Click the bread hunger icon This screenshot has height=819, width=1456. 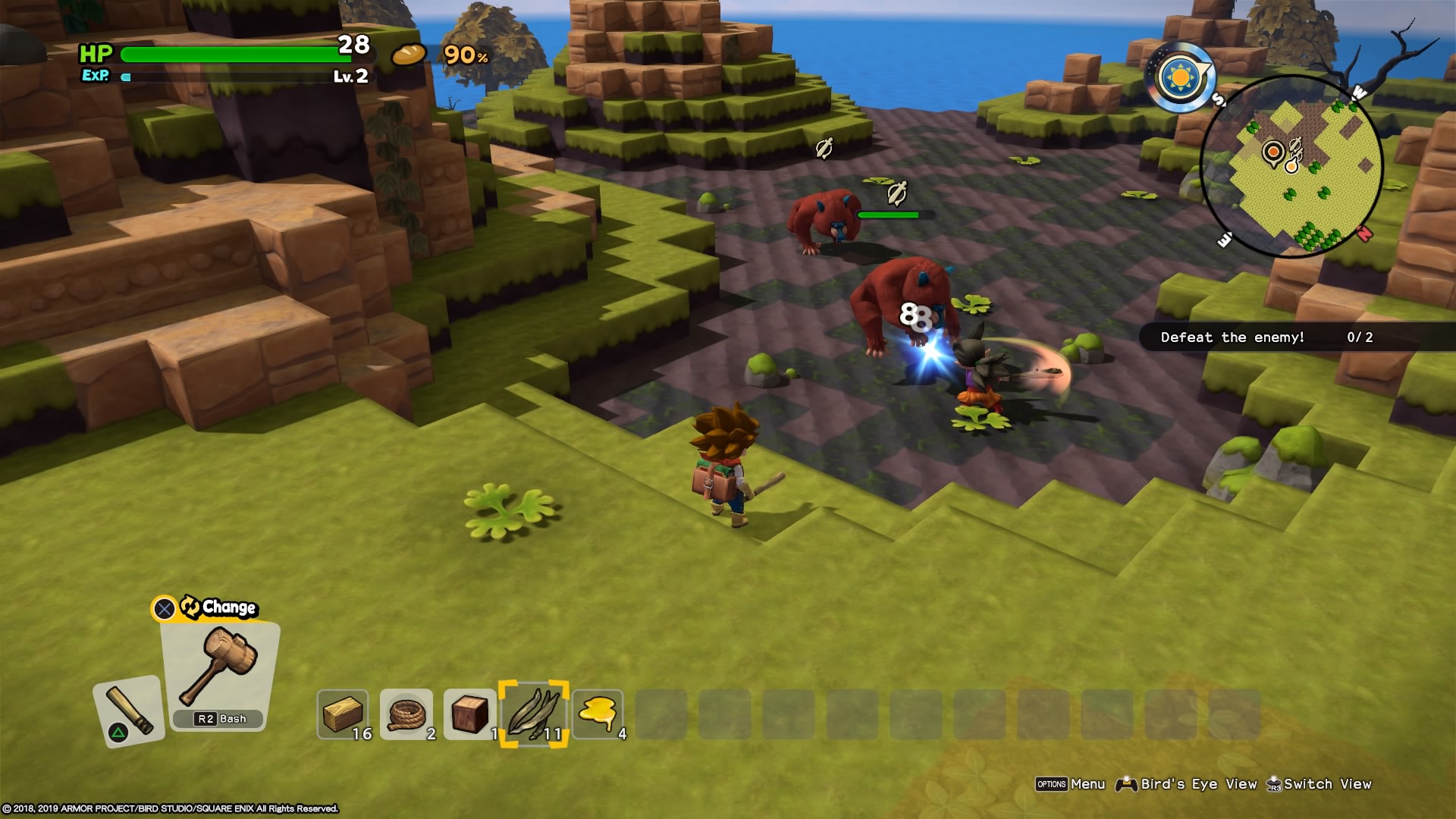pos(409,55)
